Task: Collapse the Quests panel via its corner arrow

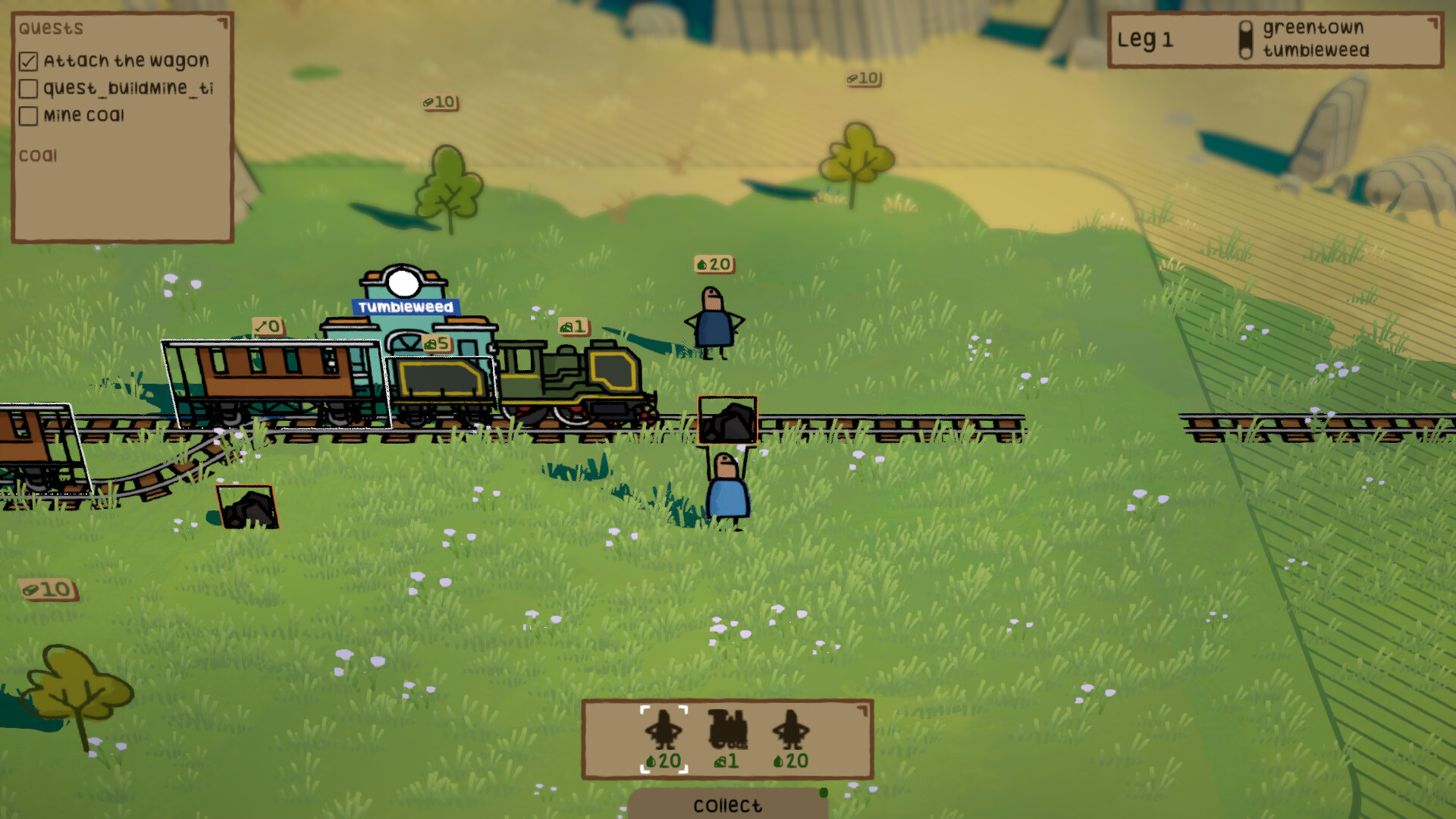Action: click(223, 24)
